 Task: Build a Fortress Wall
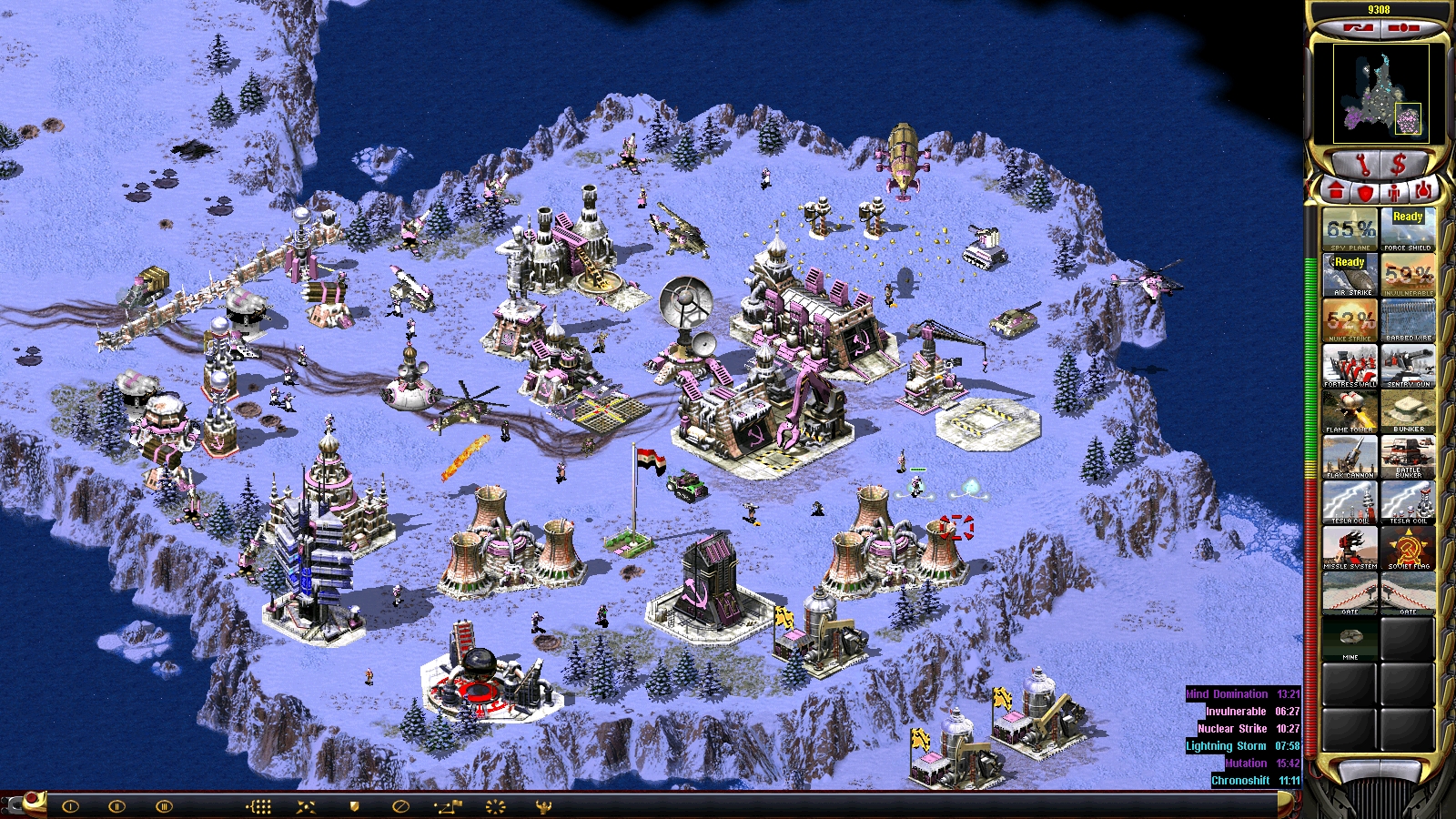click(1350, 364)
